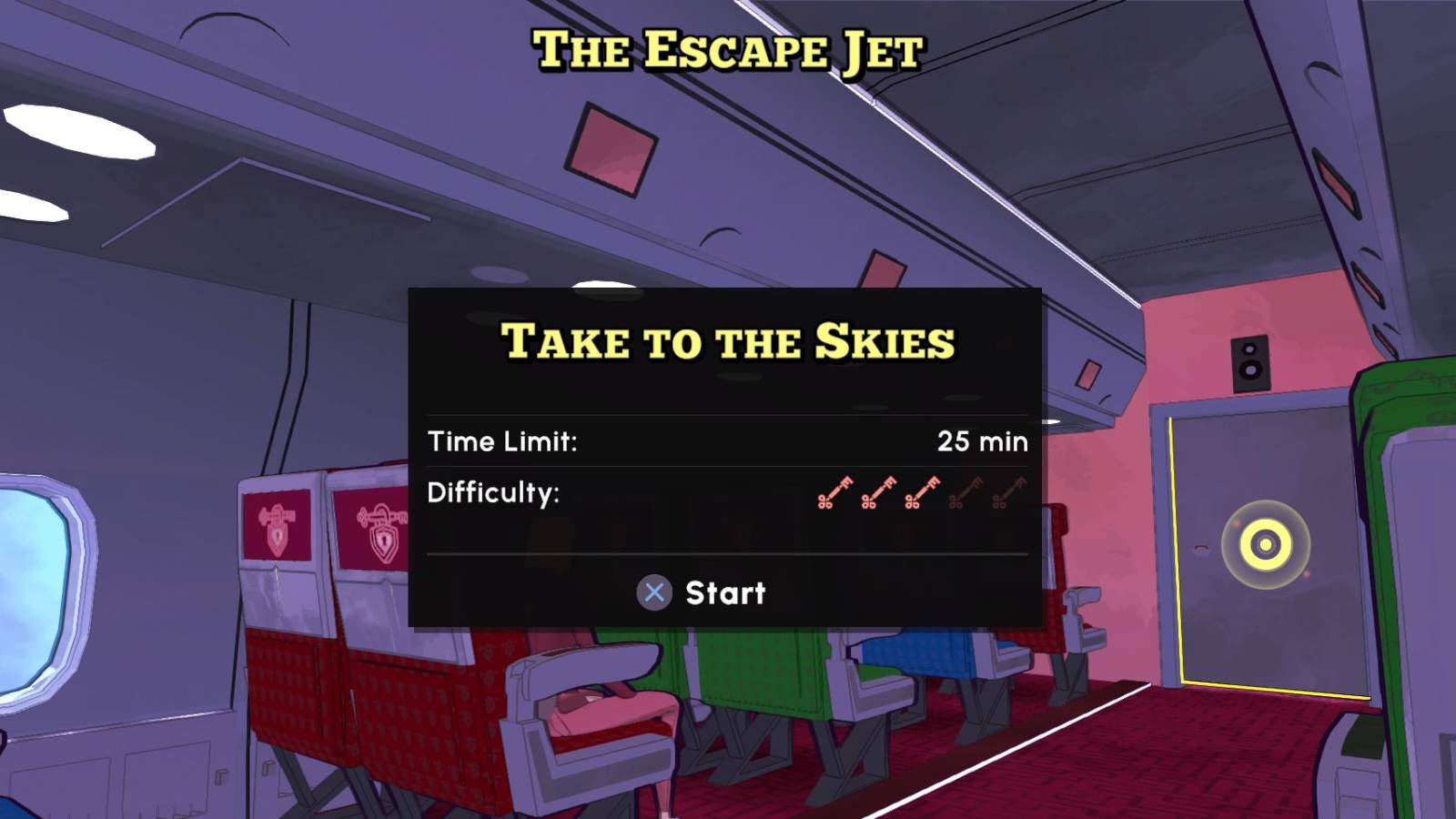
Task: Click the 25 min time limit value
Action: click(984, 441)
